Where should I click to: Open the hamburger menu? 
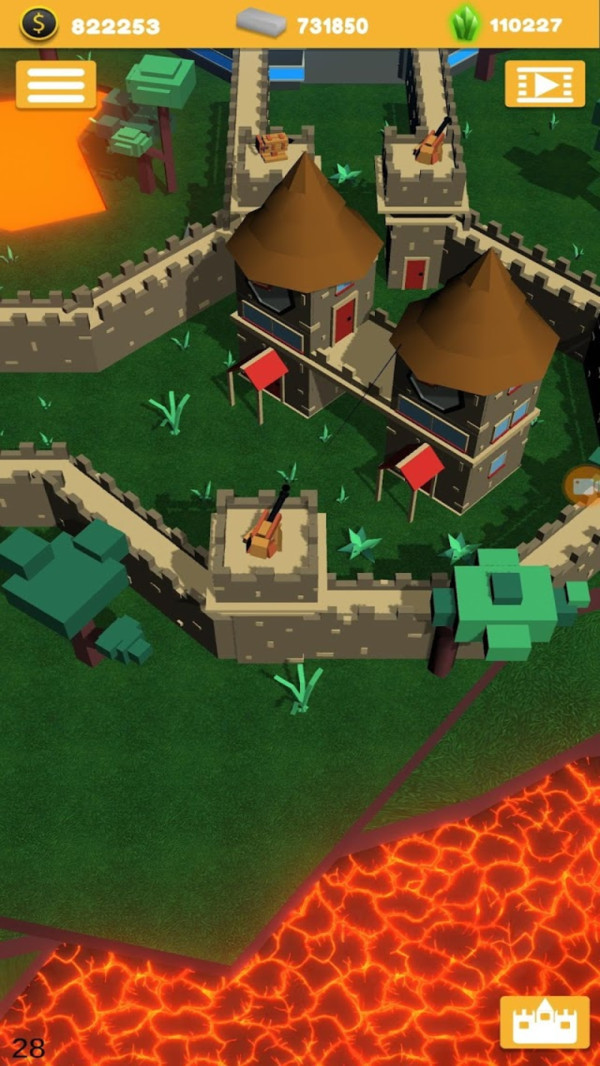[56, 85]
